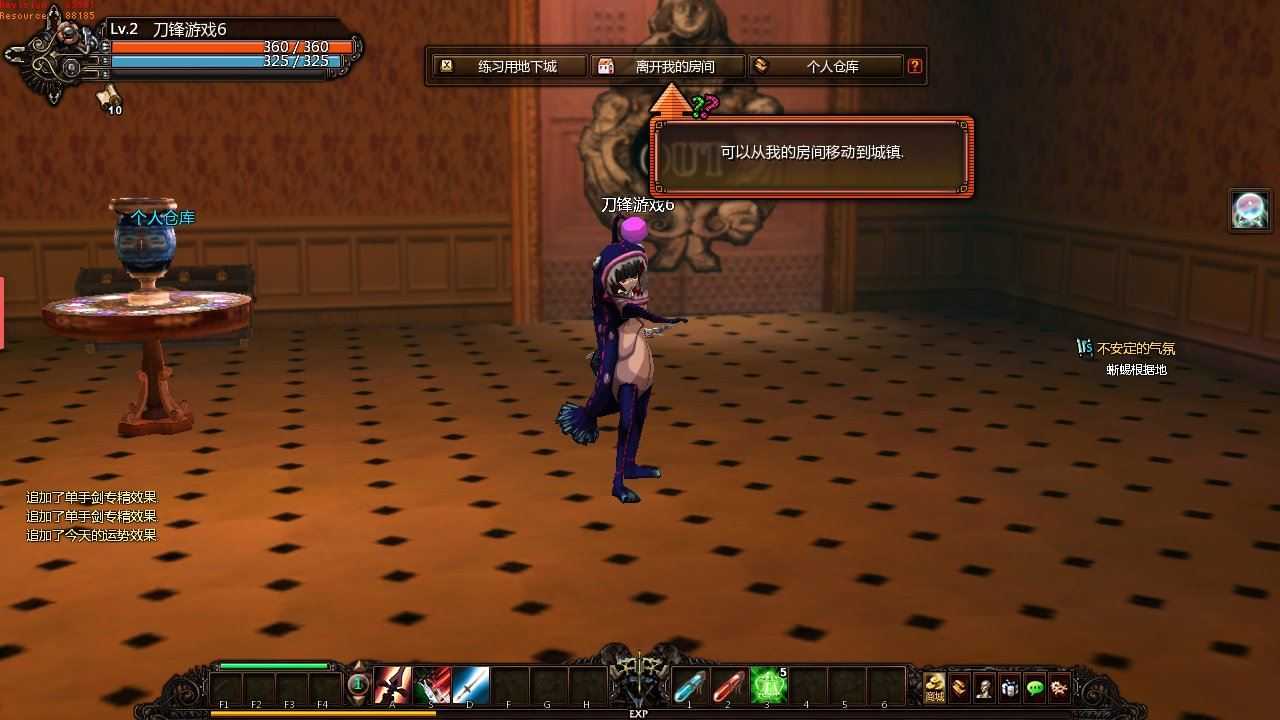Open the book menu icon bottom right
The image size is (1280, 720).
coord(957,687)
